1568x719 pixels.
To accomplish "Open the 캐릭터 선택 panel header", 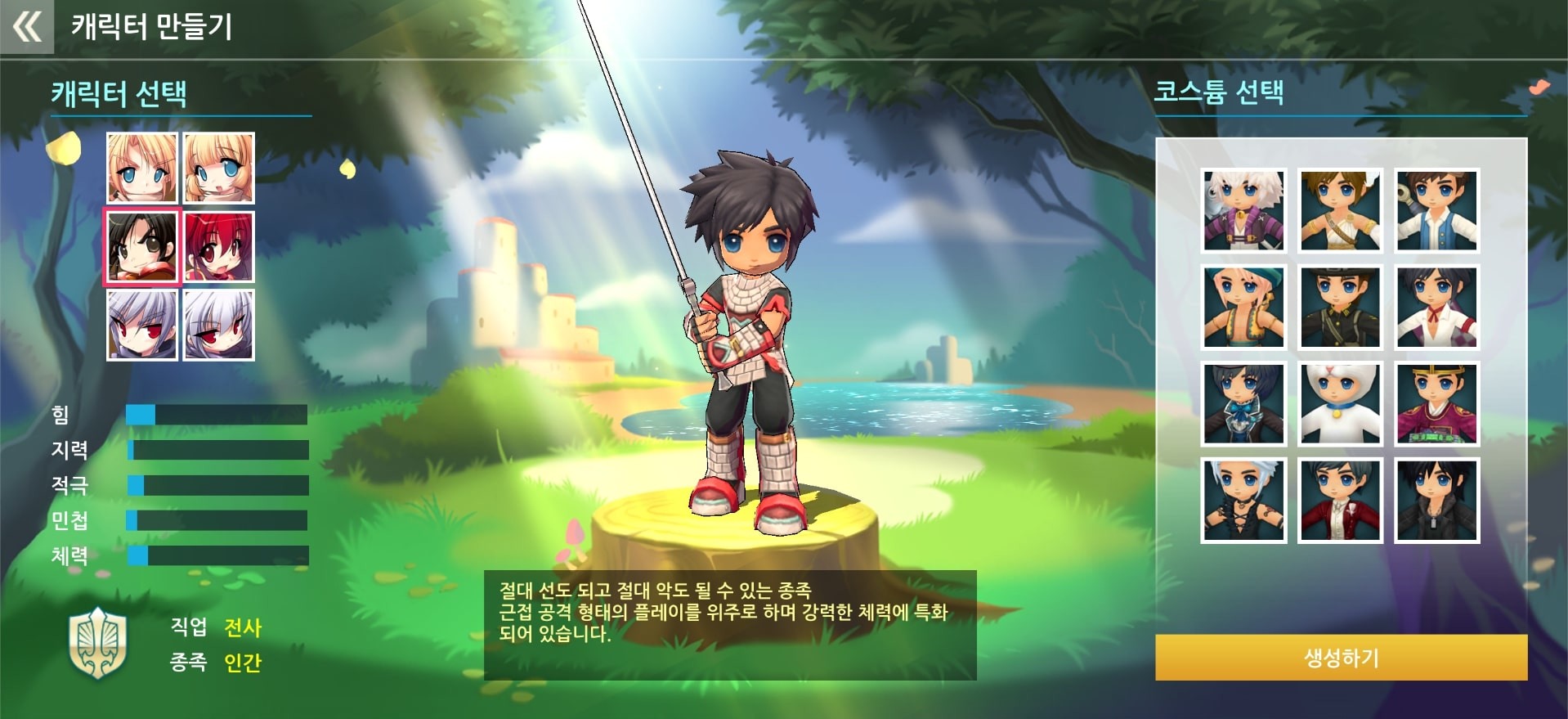I will [x=119, y=94].
